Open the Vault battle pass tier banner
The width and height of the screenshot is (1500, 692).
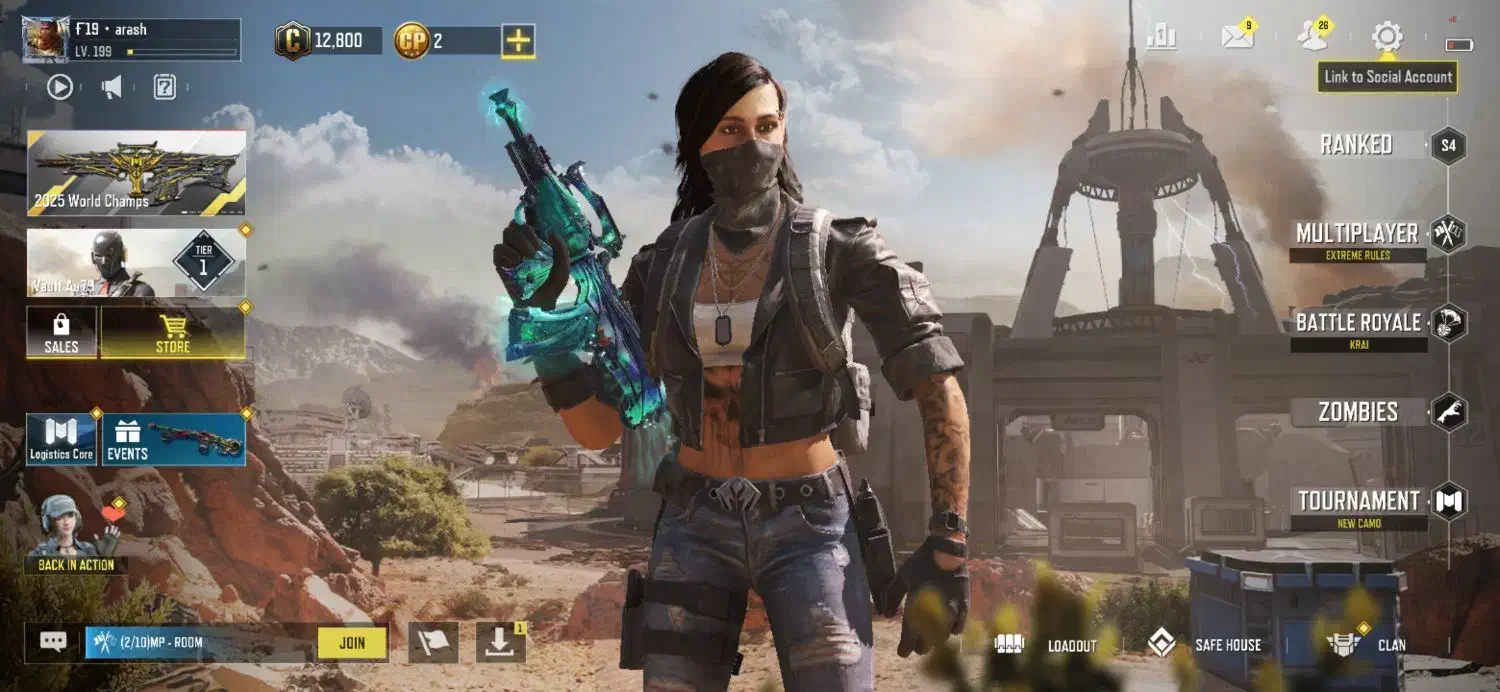(136, 263)
